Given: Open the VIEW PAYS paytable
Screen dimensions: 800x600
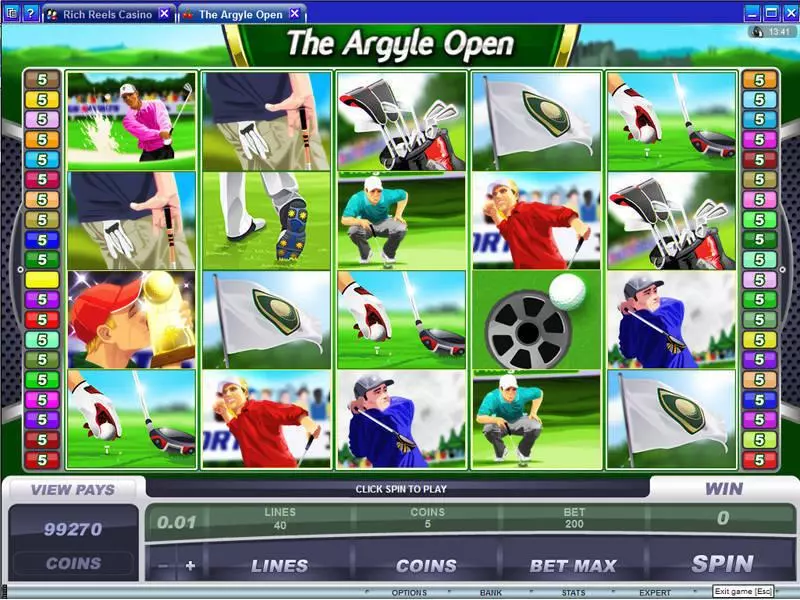Looking at the screenshot, I should pos(73,490).
